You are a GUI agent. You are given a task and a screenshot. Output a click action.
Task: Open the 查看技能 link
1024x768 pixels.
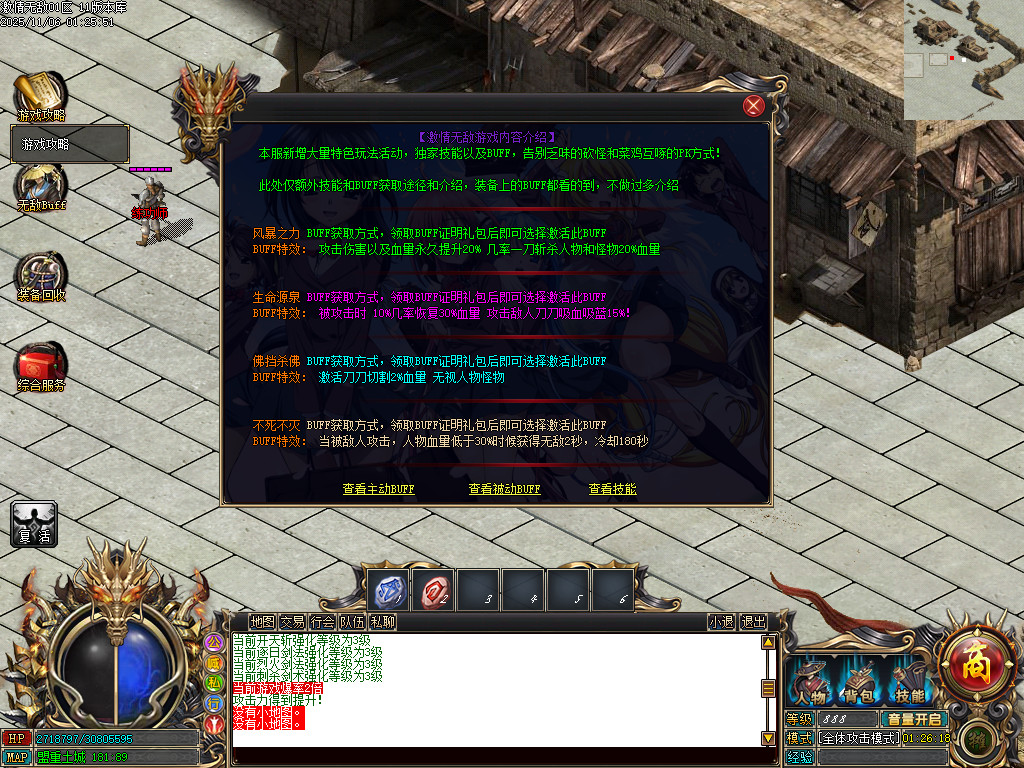pos(612,489)
